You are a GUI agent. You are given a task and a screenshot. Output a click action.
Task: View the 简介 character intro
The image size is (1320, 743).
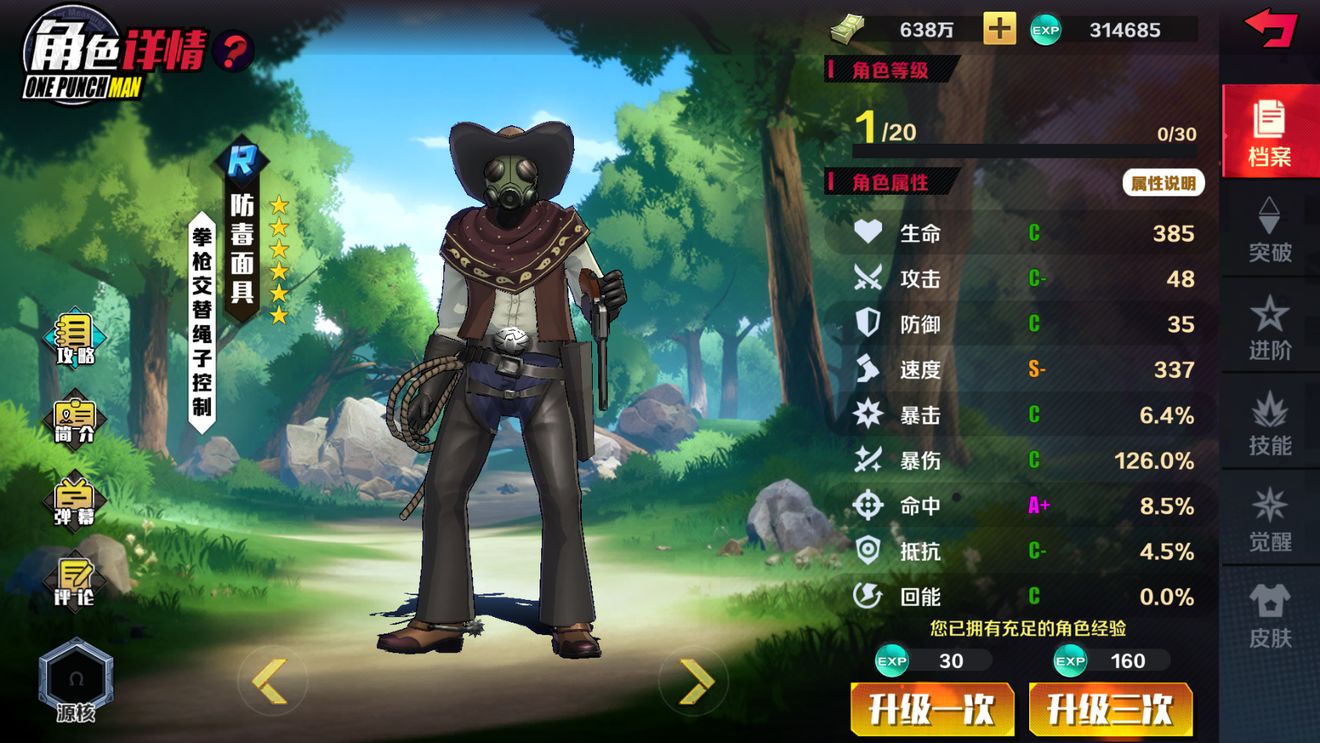[x=75, y=420]
